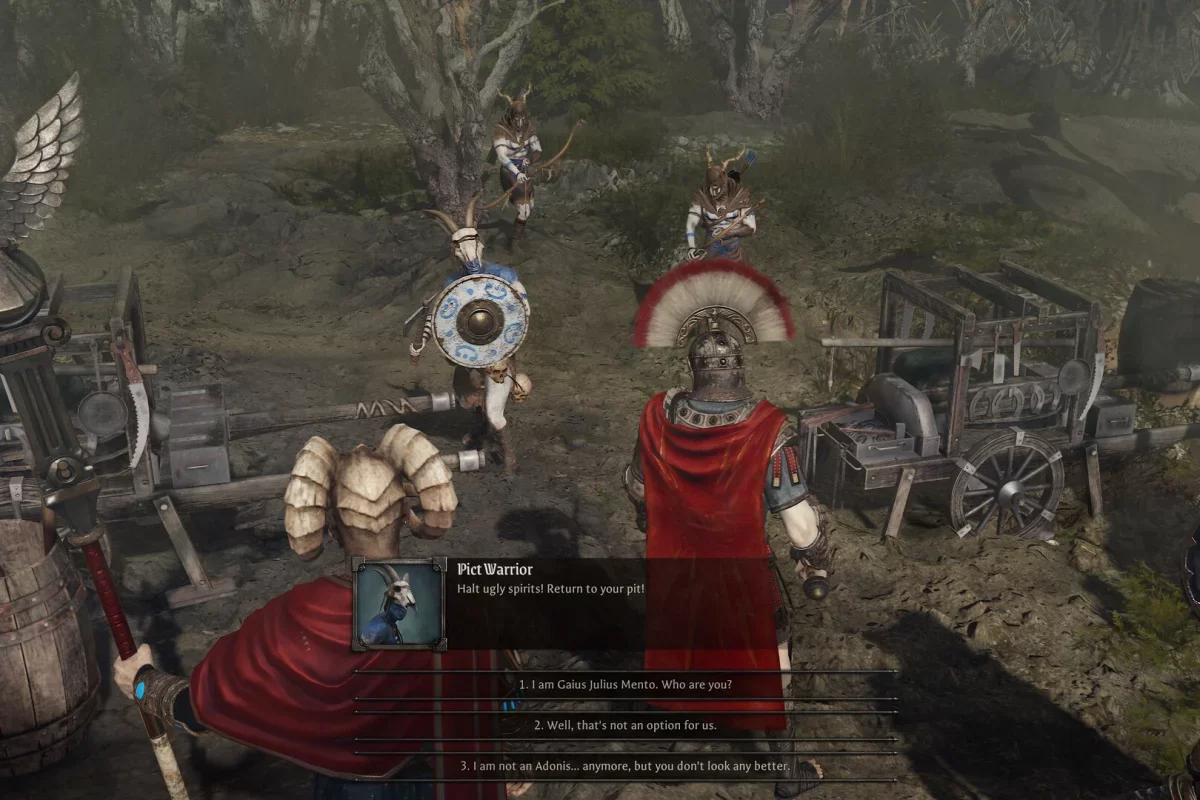Choose reply "I am Gaius Julius Mento"
This screenshot has width=1200, height=800.
pos(625,685)
